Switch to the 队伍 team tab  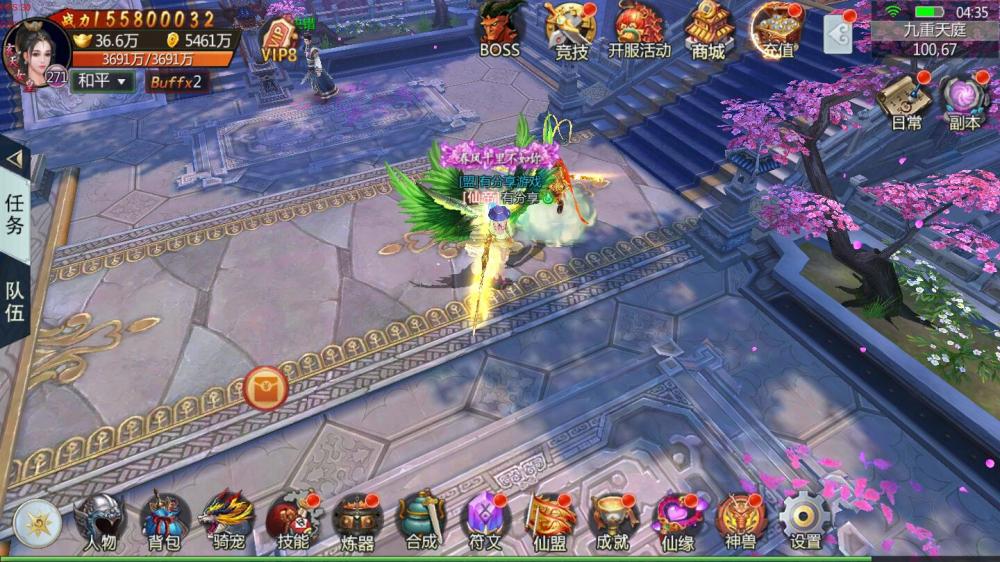point(15,305)
